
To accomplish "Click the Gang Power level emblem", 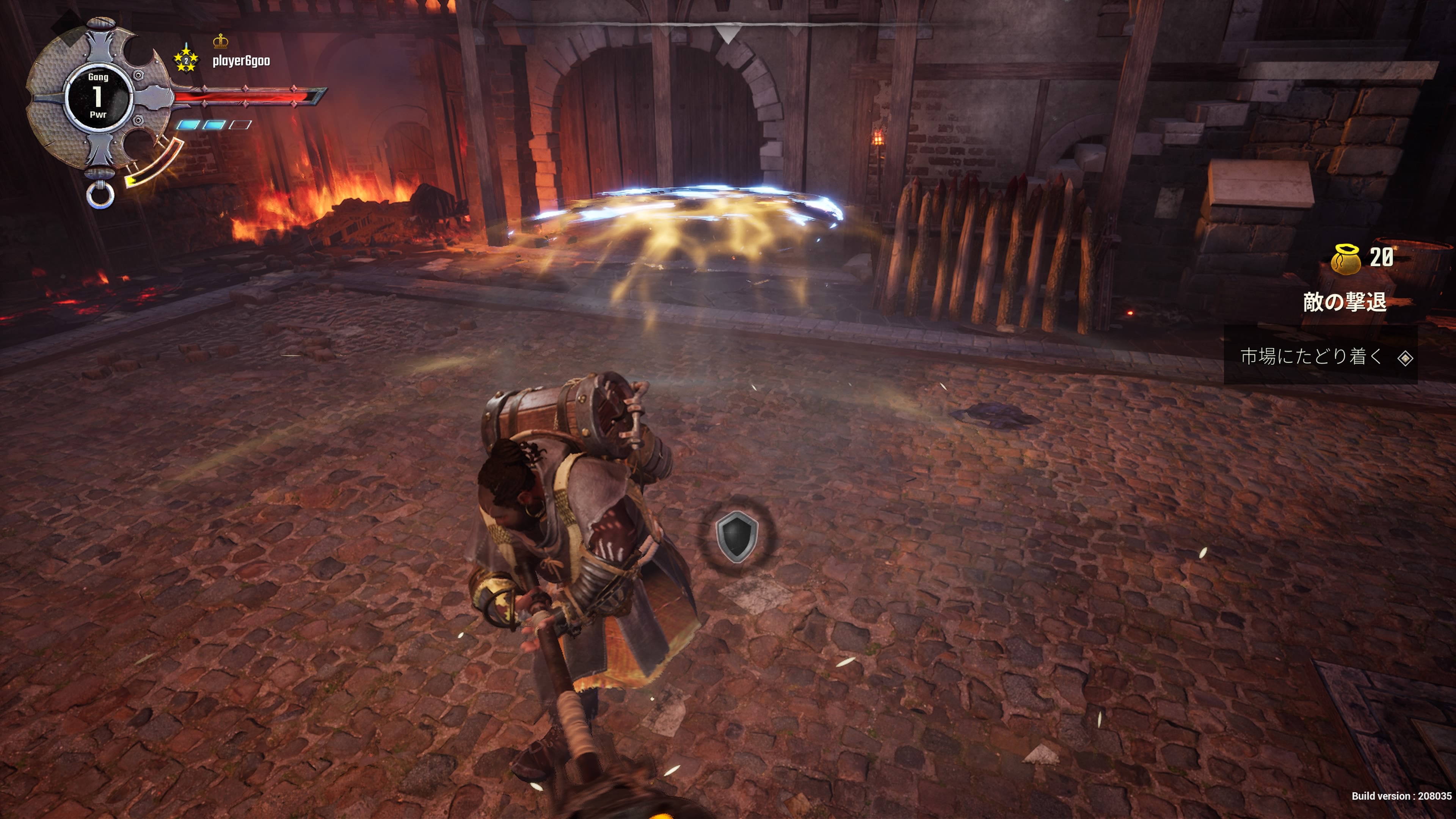I will click(98, 96).
